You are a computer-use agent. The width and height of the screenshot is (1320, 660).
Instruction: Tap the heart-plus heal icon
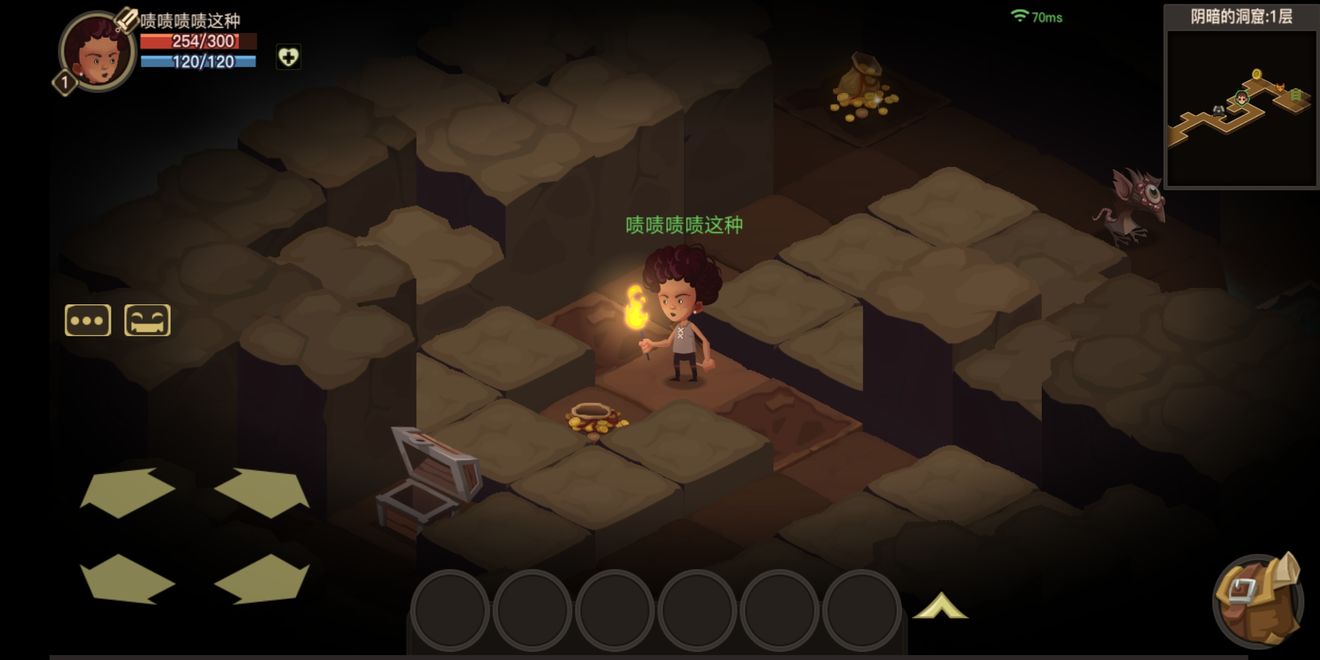coord(288,57)
